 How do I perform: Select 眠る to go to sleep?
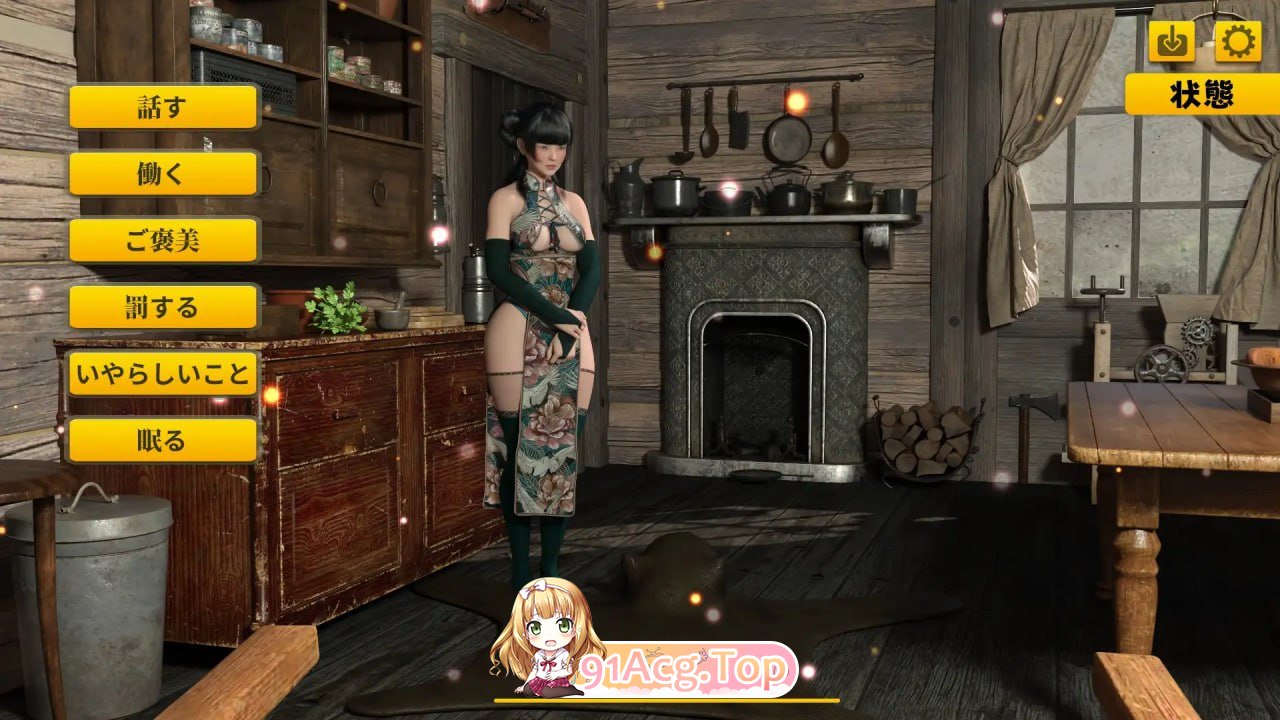click(x=162, y=440)
